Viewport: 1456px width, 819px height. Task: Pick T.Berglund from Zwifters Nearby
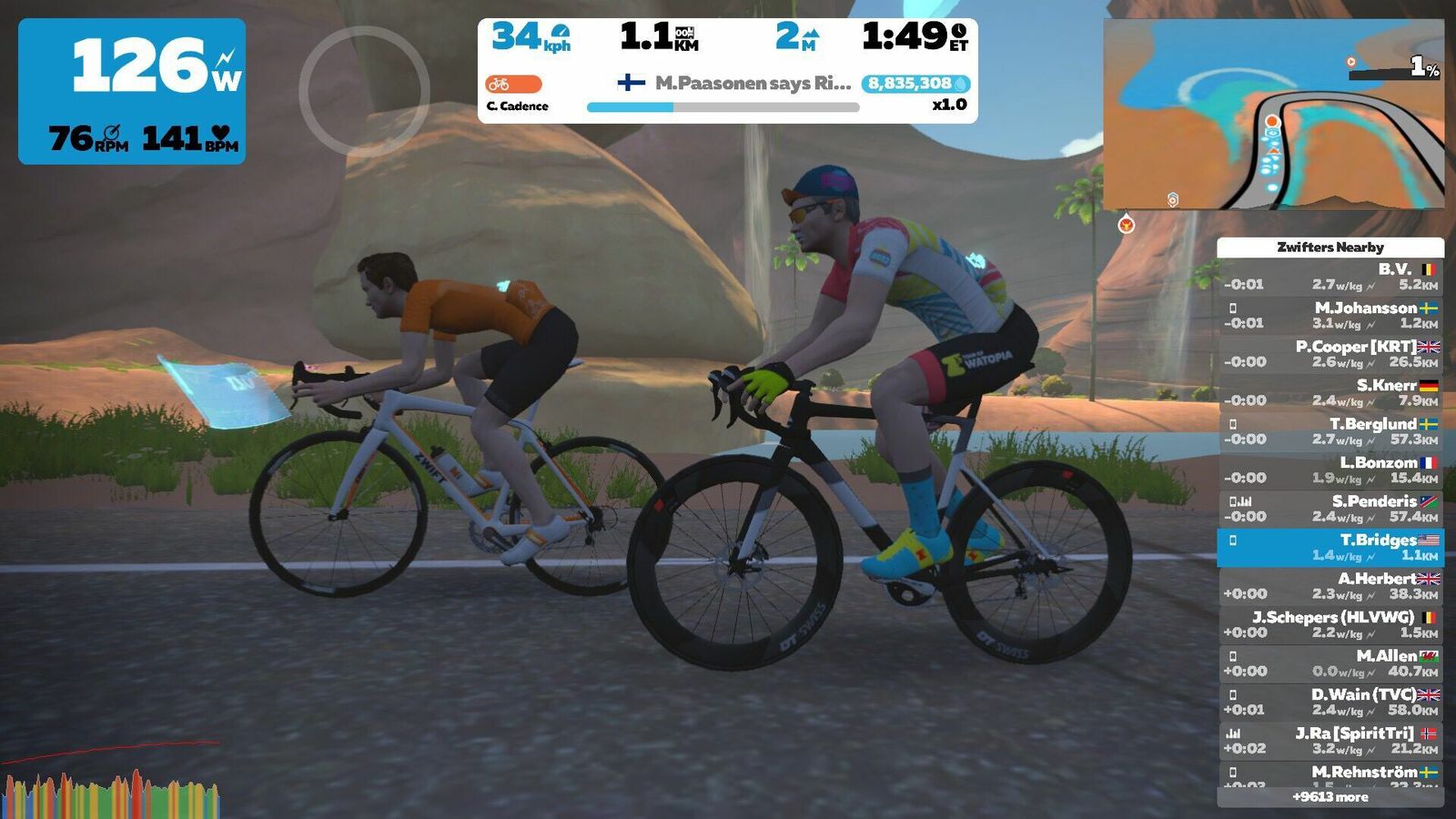tap(1330, 431)
